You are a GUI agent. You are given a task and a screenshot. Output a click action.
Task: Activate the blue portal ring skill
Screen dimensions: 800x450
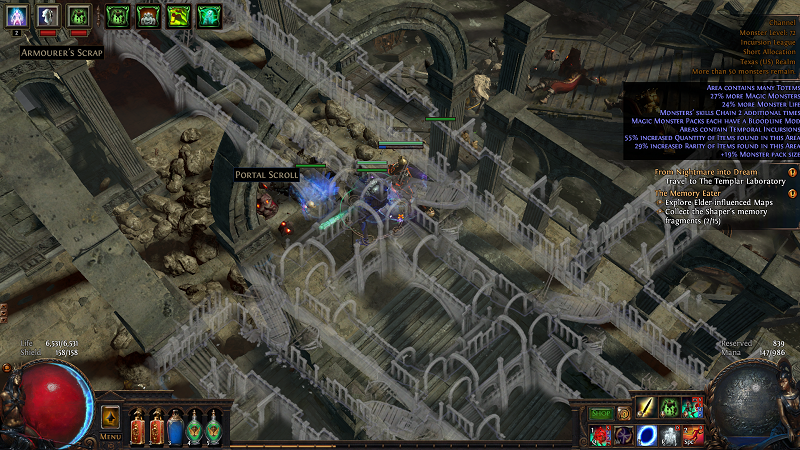coord(646,435)
